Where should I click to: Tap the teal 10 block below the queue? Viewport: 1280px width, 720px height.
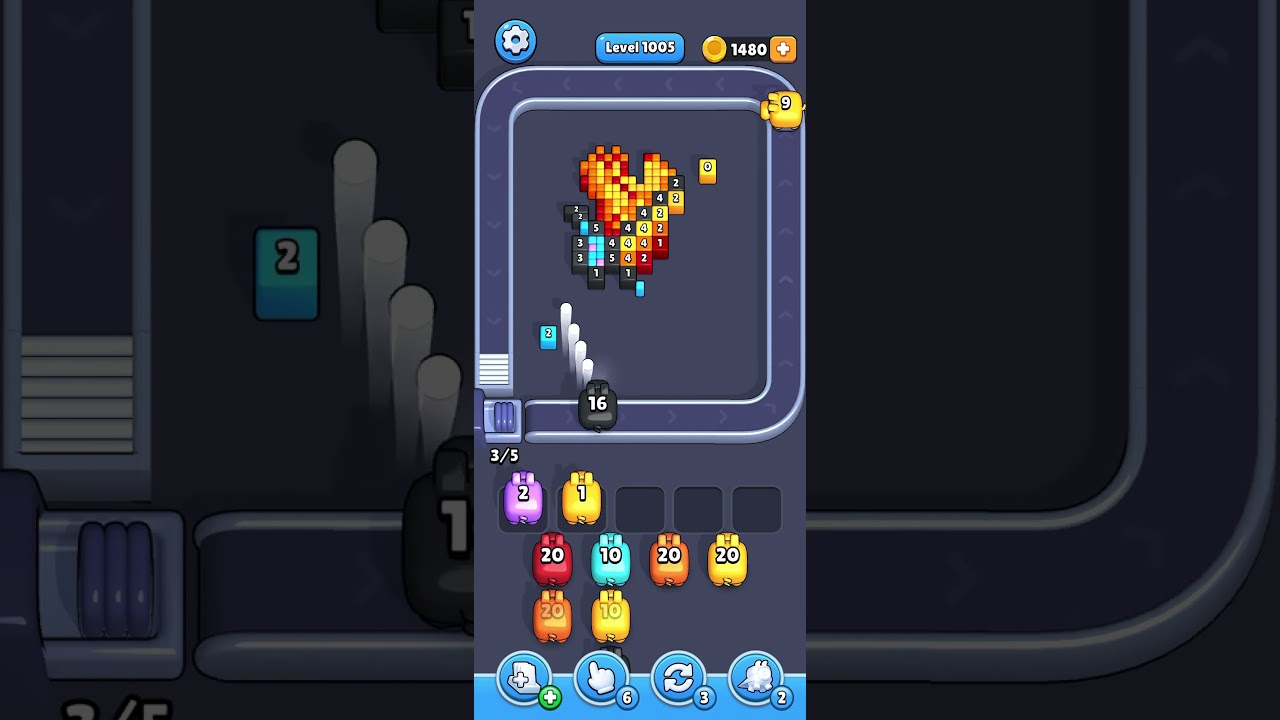(x=611, y=558)
